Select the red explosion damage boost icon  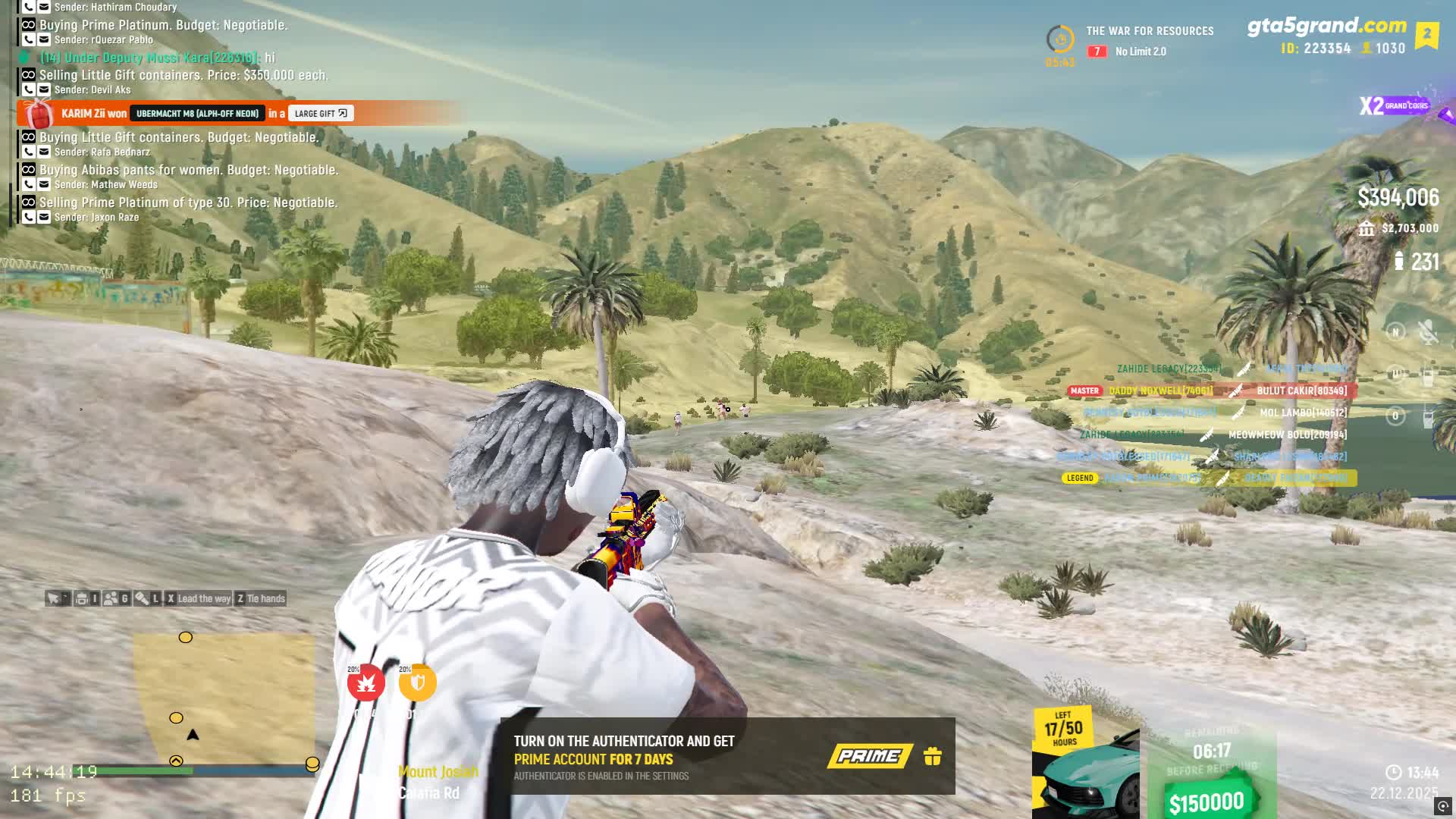(x=366, y=683)
